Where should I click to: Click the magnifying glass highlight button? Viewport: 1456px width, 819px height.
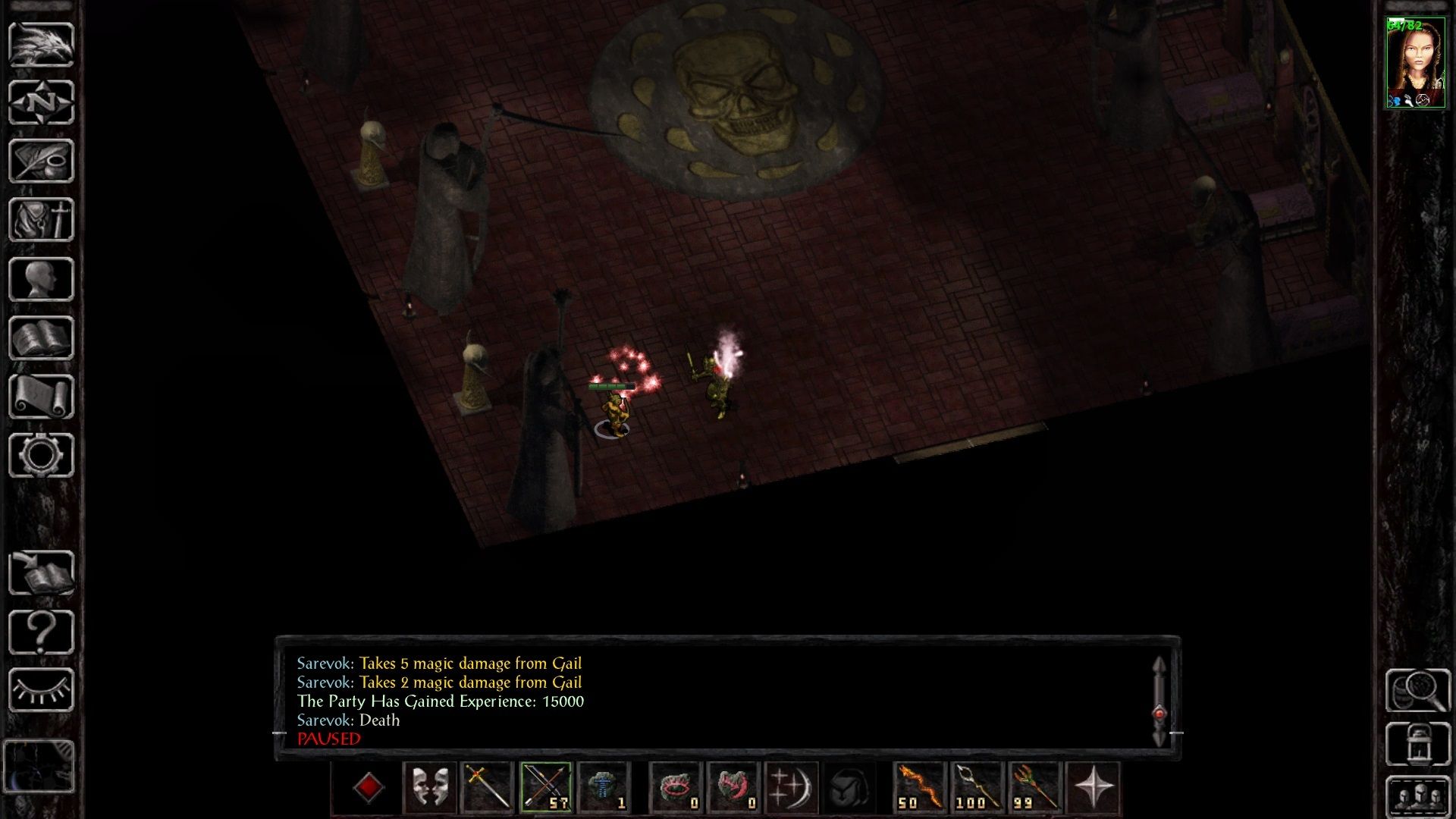pos(1417,690)
